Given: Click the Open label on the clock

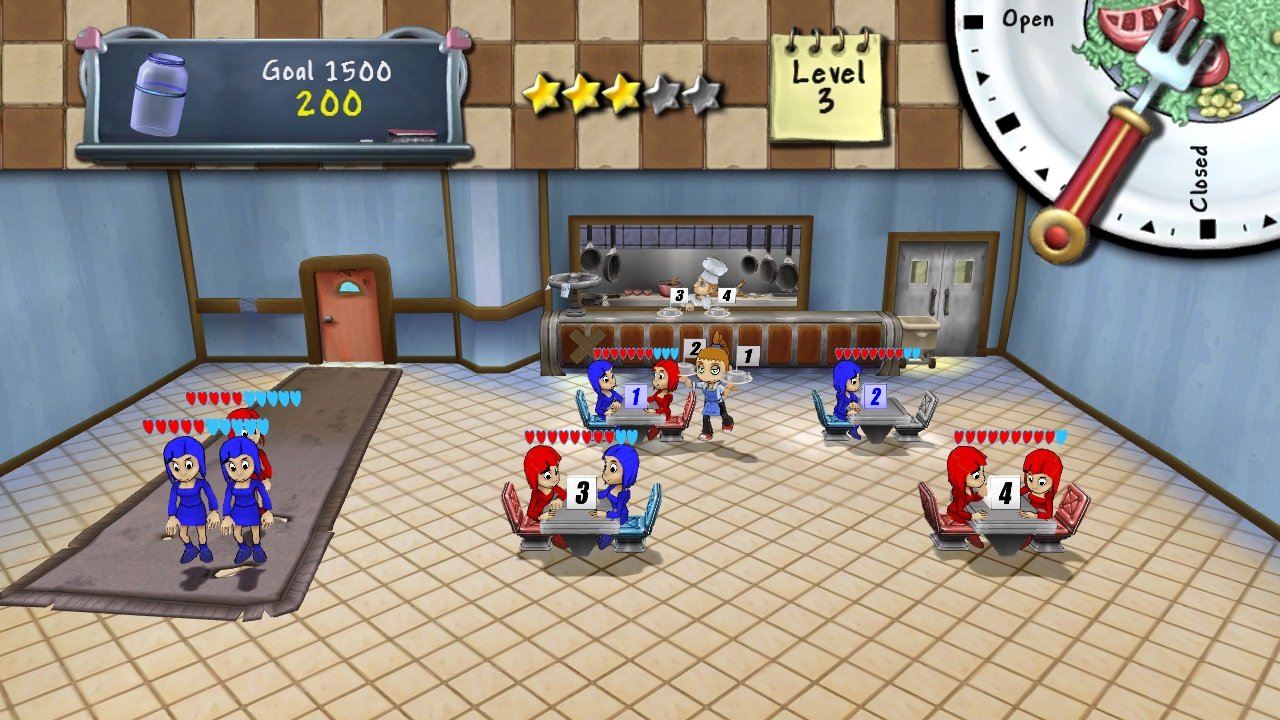Looking at the screenshot, I should (1030, 18).
